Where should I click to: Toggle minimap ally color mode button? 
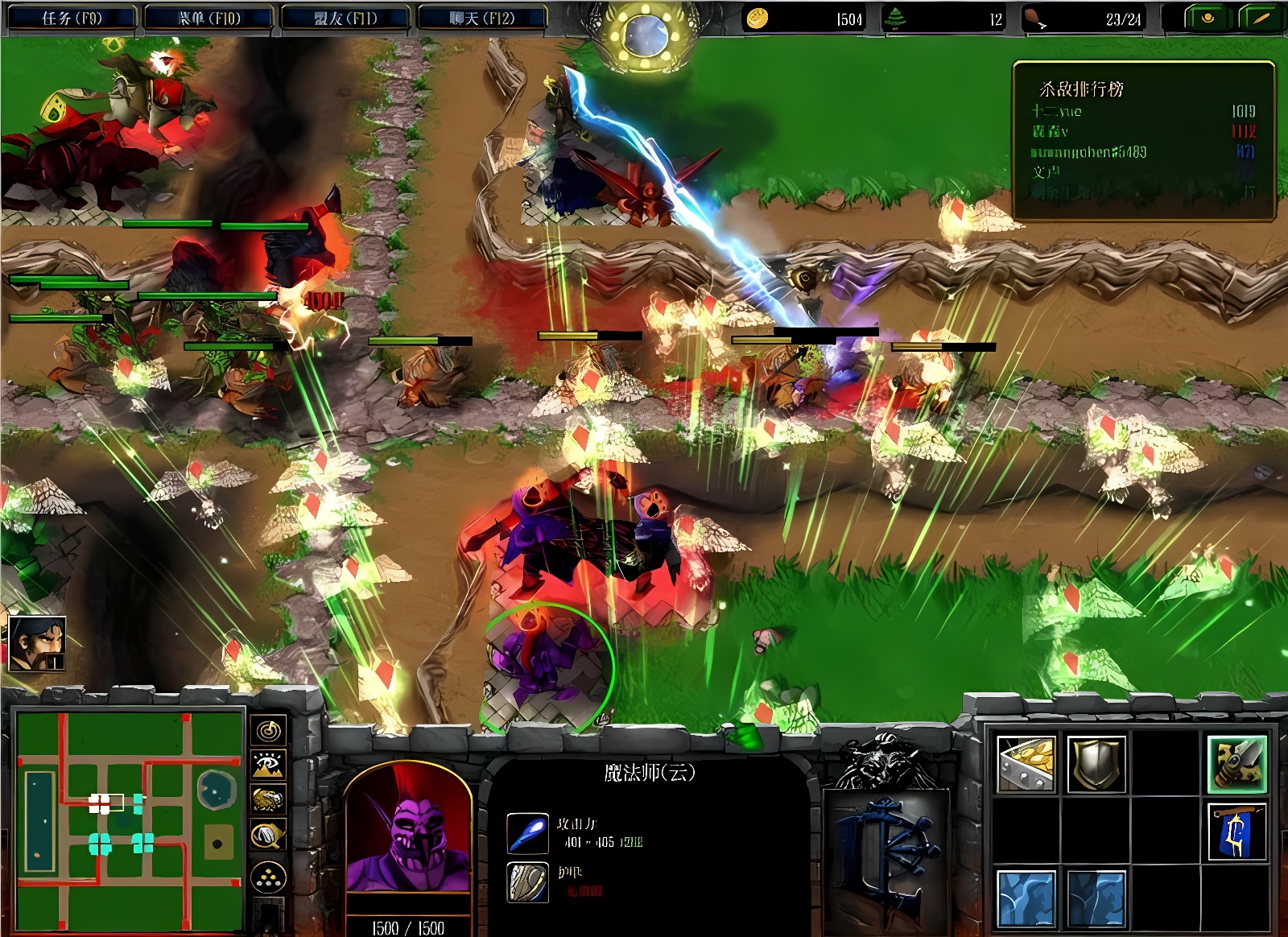click(x=268, y=799)
